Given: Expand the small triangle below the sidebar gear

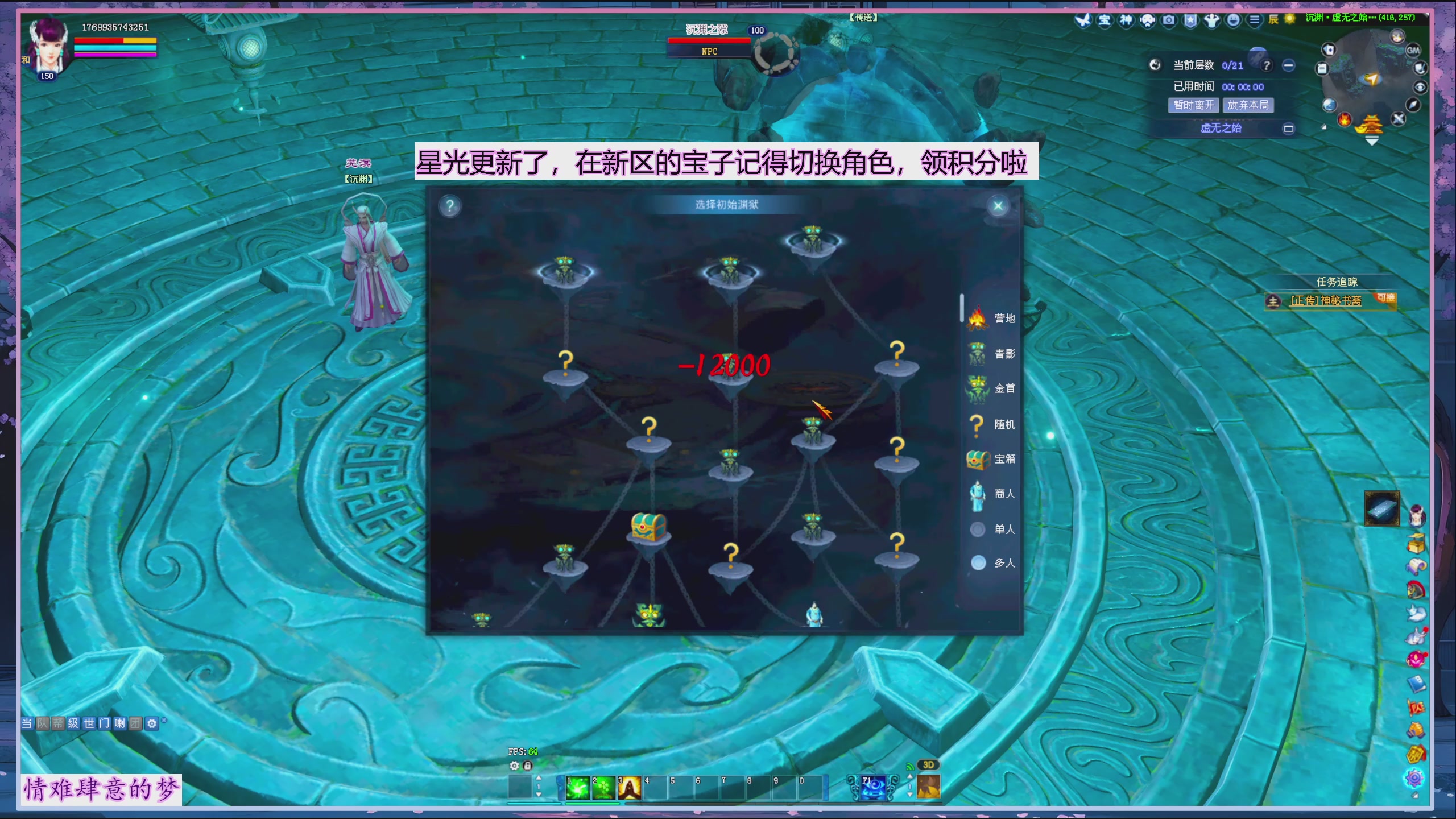Looking at the screenshot, I should (1415, 795).
